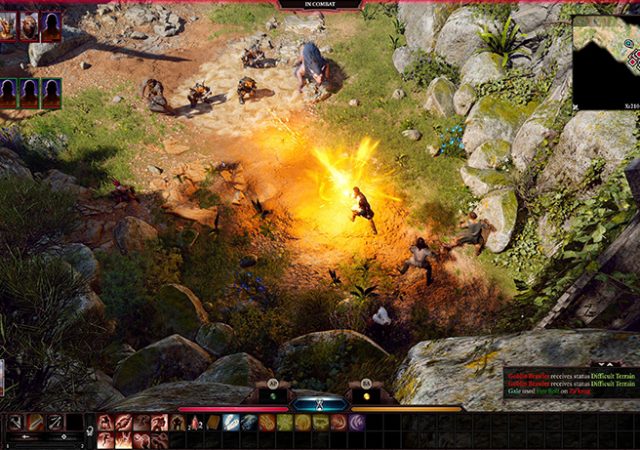Select the green spell icon on the hotbar

coord(285,423)
